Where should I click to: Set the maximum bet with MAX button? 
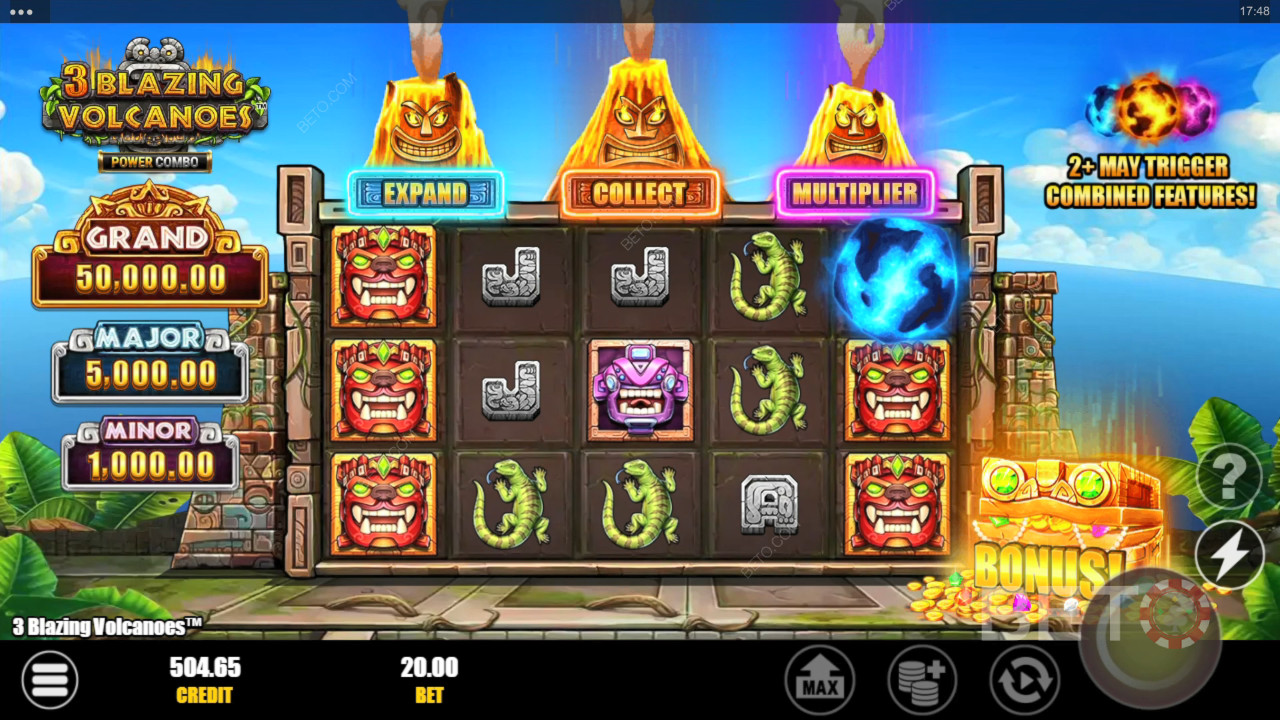[x=819, y=680]
